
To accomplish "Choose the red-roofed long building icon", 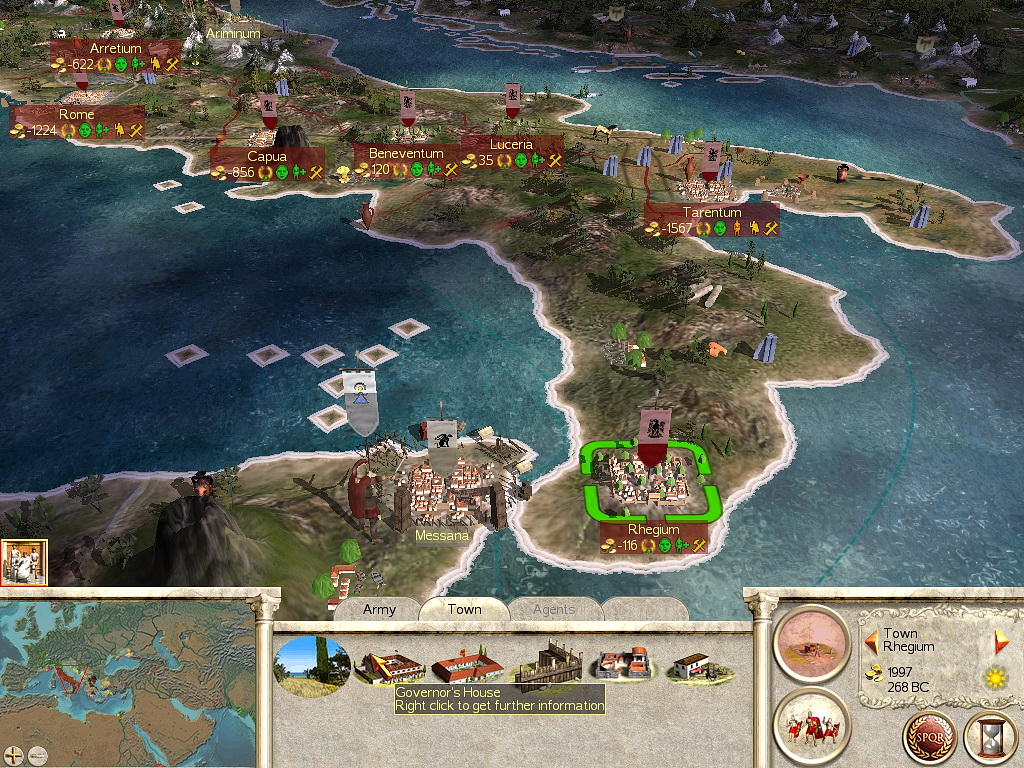I will tap(466, 665).
